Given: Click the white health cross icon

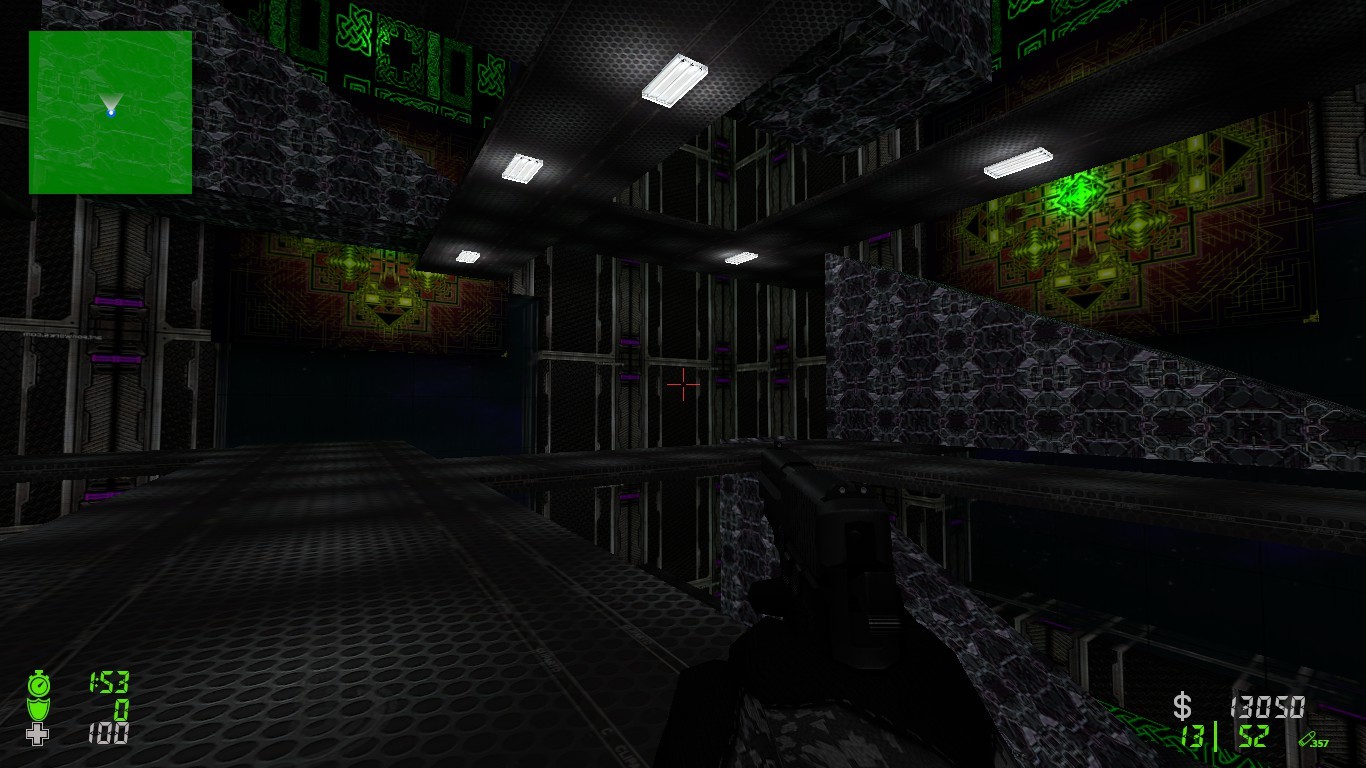Looking at the screenshot, I should (37, 736).
